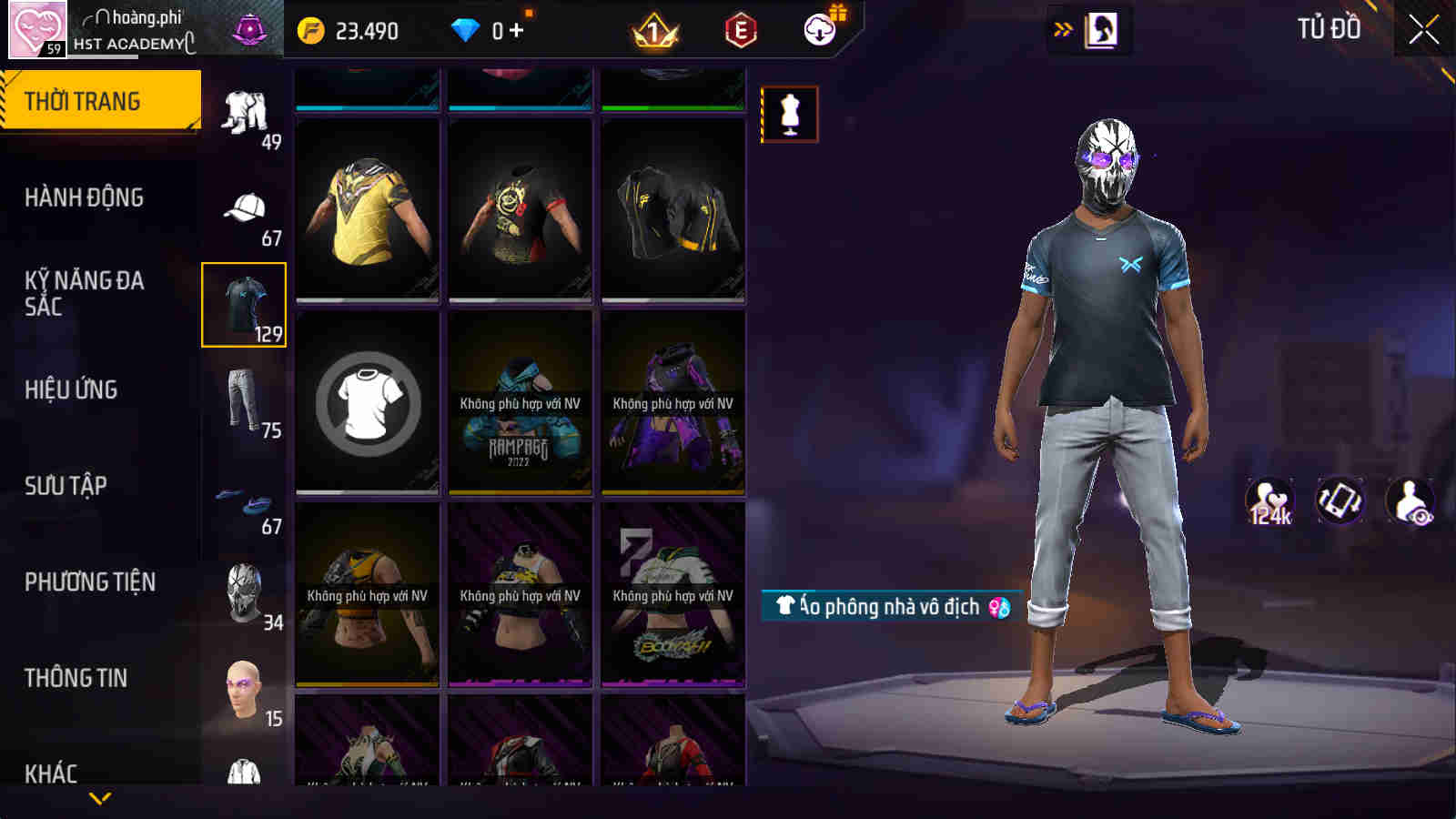
Task: Open the gift cloud icon in top bar
Action: [x=818, y=28]
